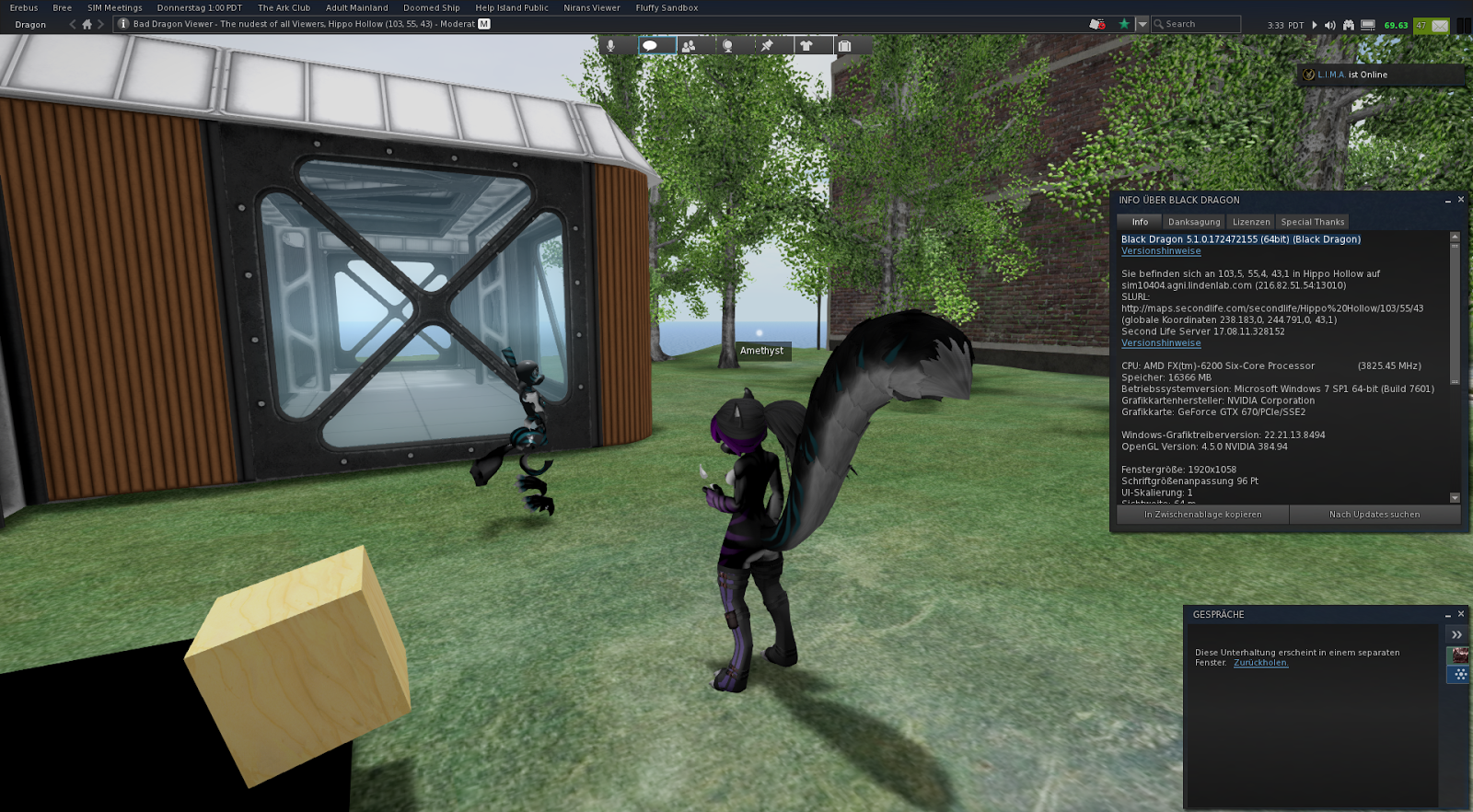1473x812 pixels.
Task: Open the World Map globe icon
Action: [727, 45]
